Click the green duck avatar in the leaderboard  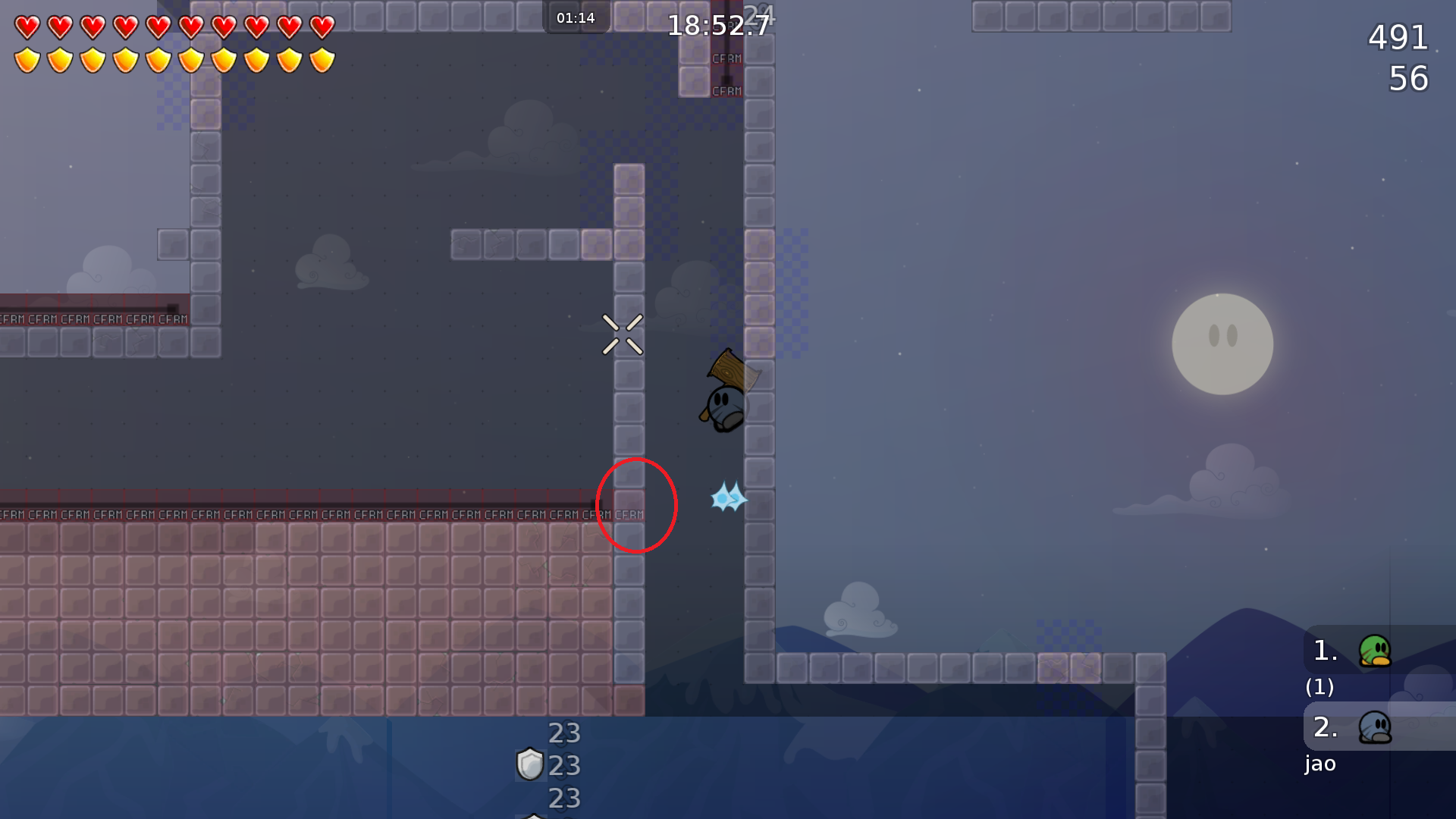1376,651
